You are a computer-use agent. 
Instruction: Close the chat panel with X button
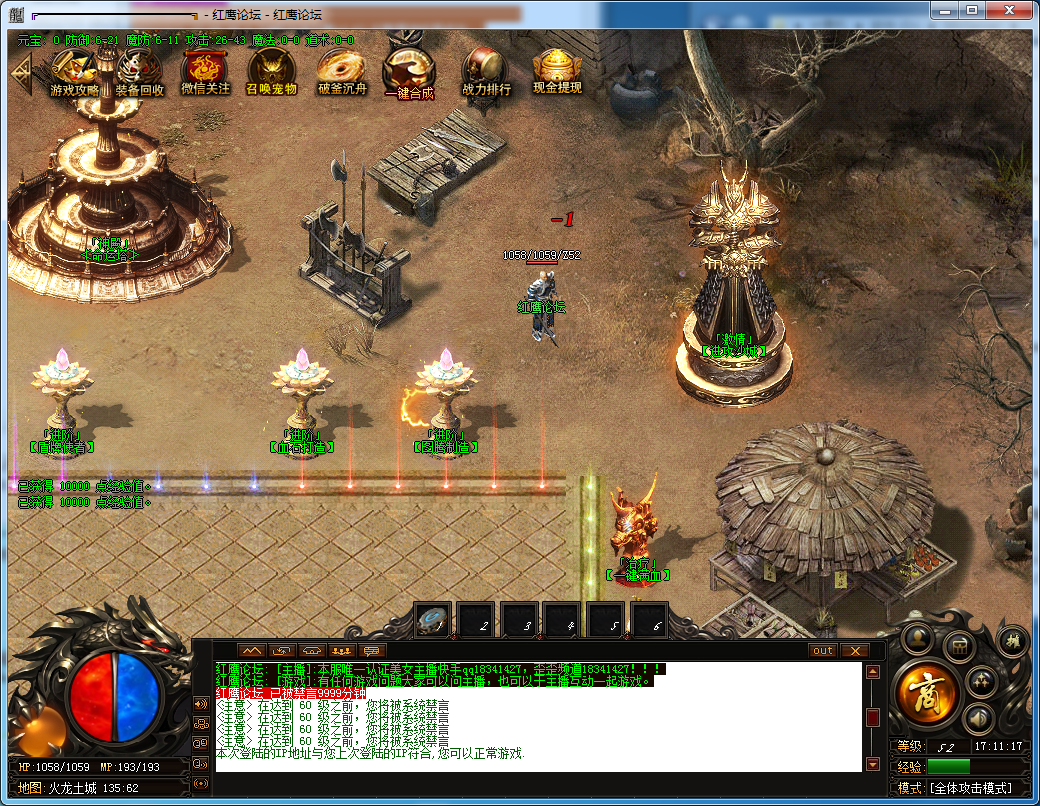click(853, 650)
